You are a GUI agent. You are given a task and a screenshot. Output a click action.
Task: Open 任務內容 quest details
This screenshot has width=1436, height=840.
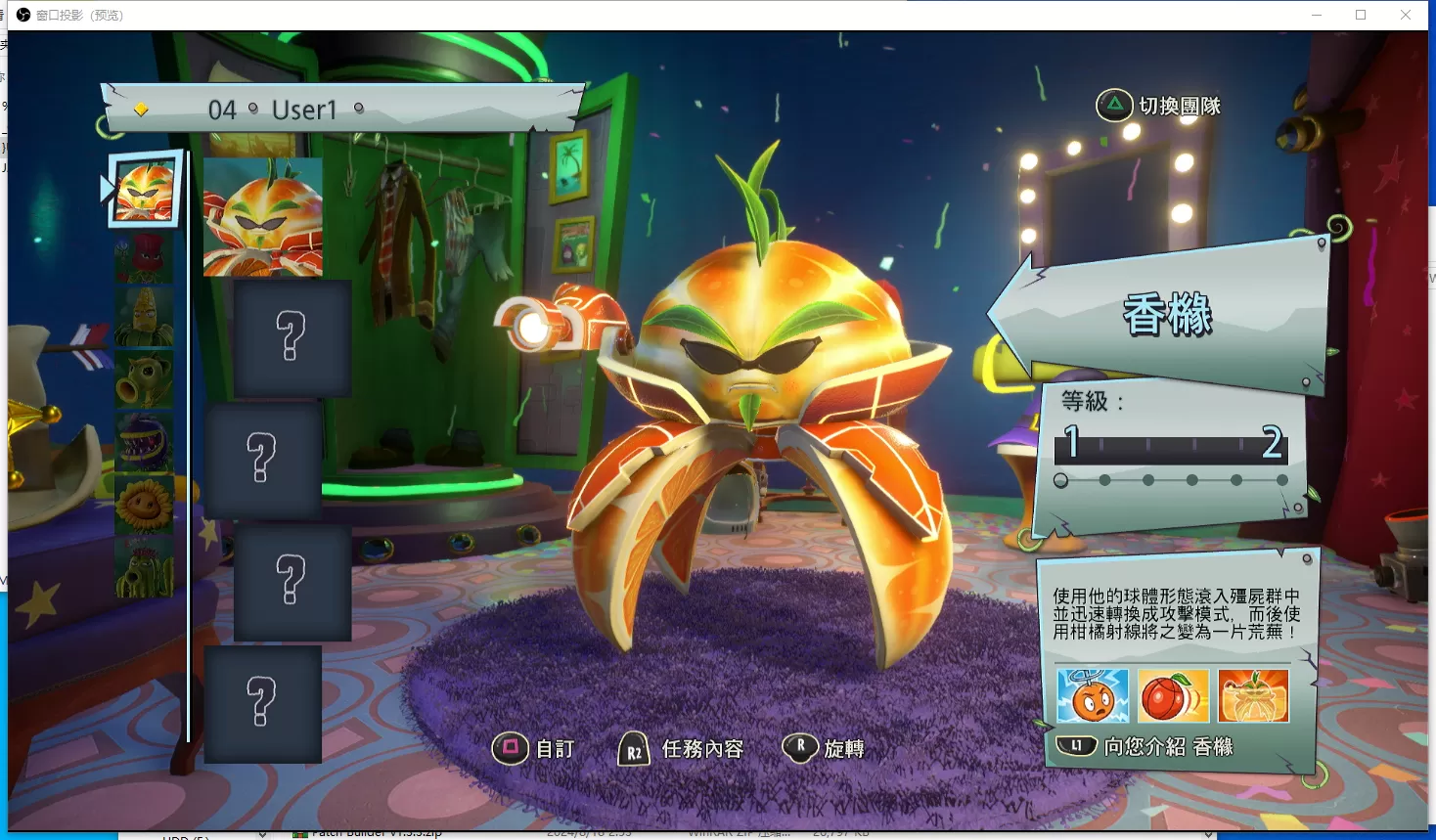[x=701, y=749]
